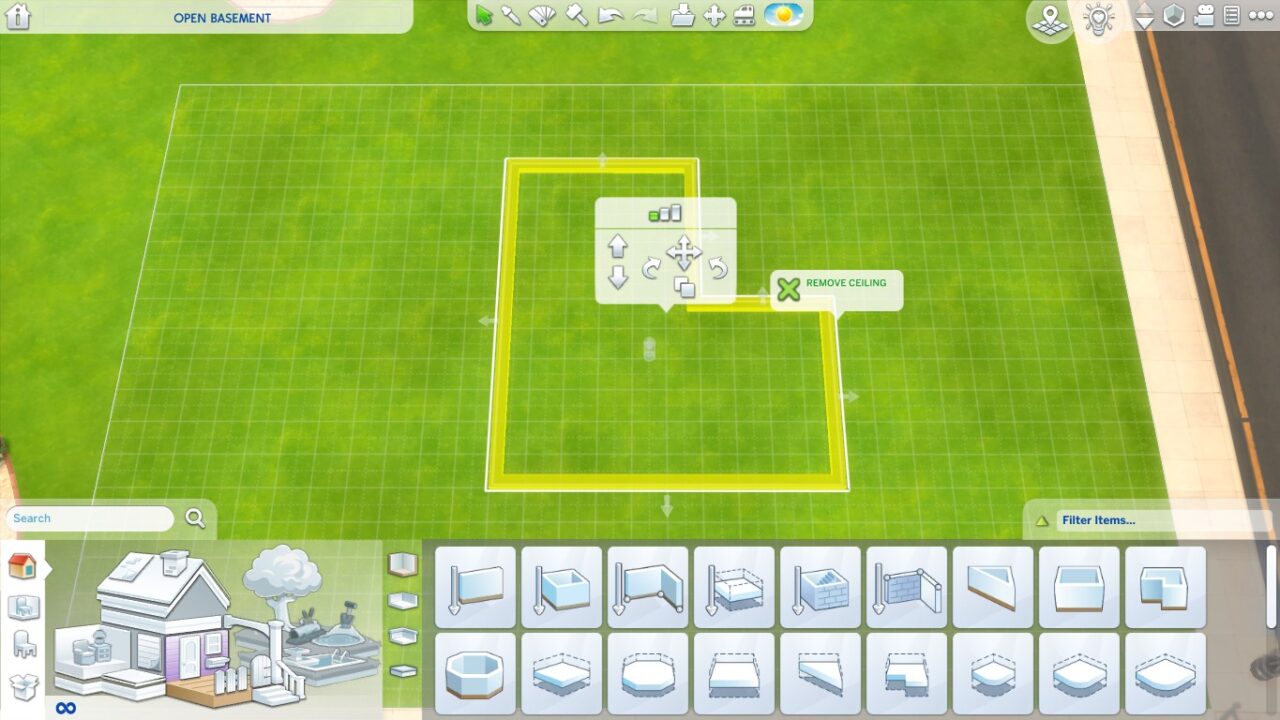Click the Undo arrow
Viewport: 1280px width, 720px height.
coord(610,17)
